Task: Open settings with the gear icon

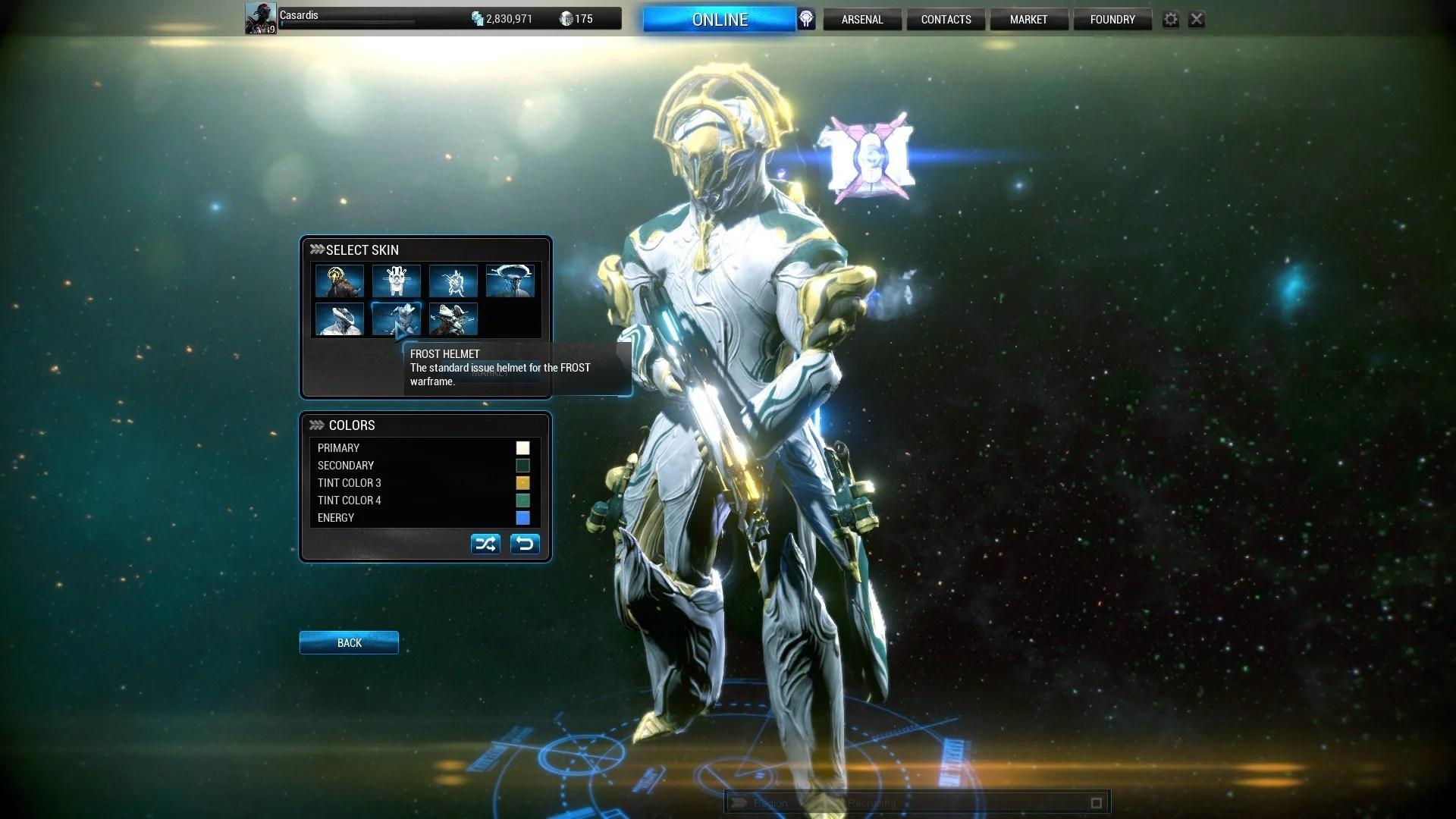Action: pos(1171,20)
